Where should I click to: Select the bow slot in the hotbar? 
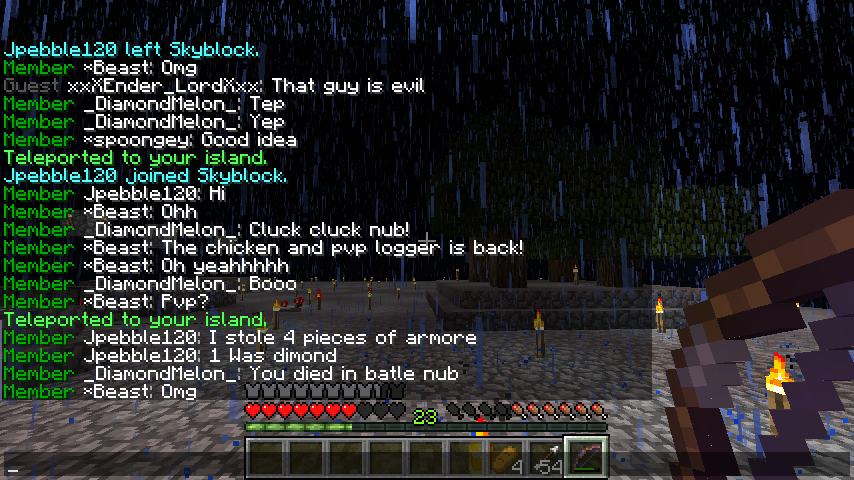[585, 460]
